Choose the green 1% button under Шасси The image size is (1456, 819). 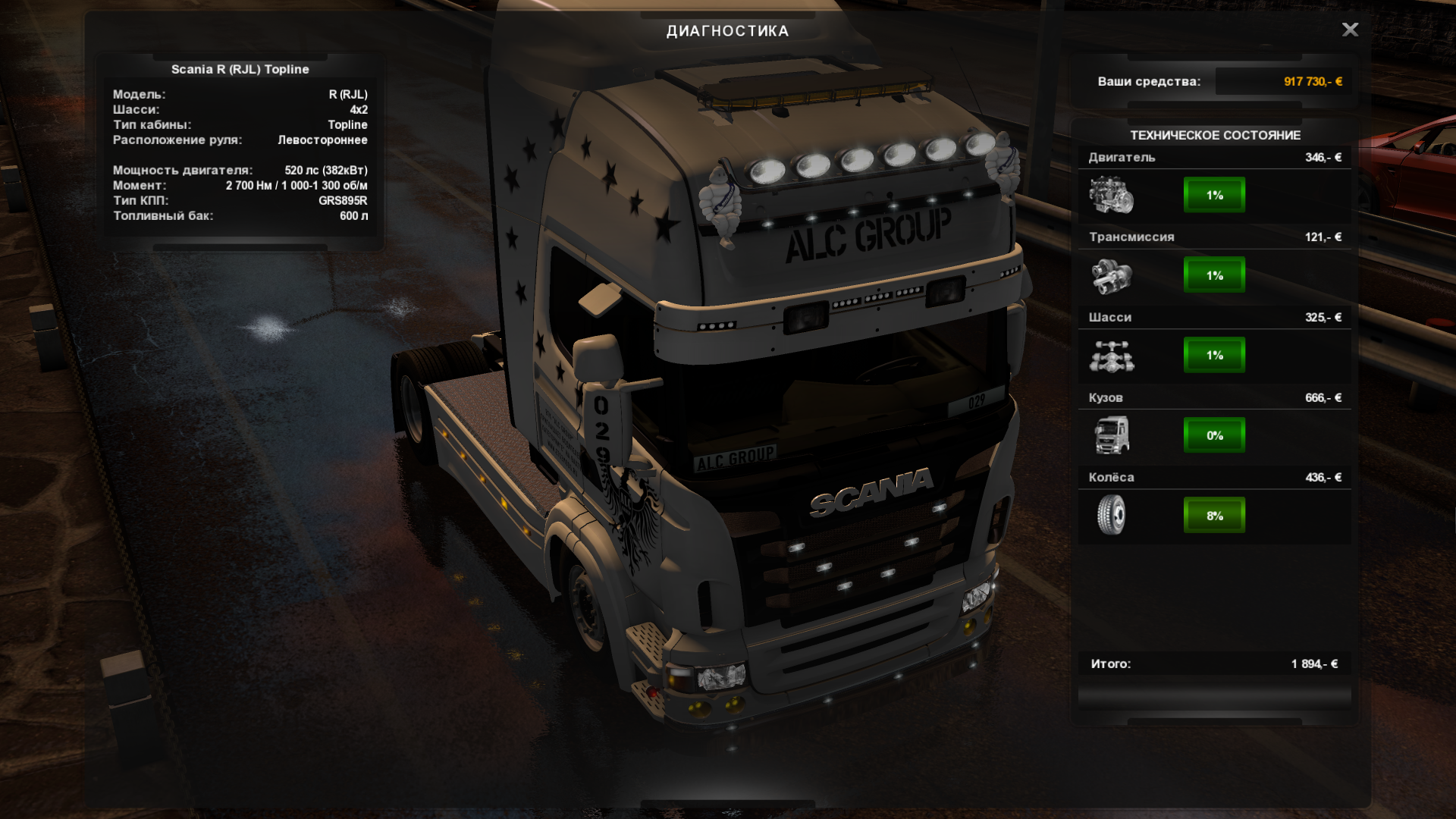(x=1214, y=355)
